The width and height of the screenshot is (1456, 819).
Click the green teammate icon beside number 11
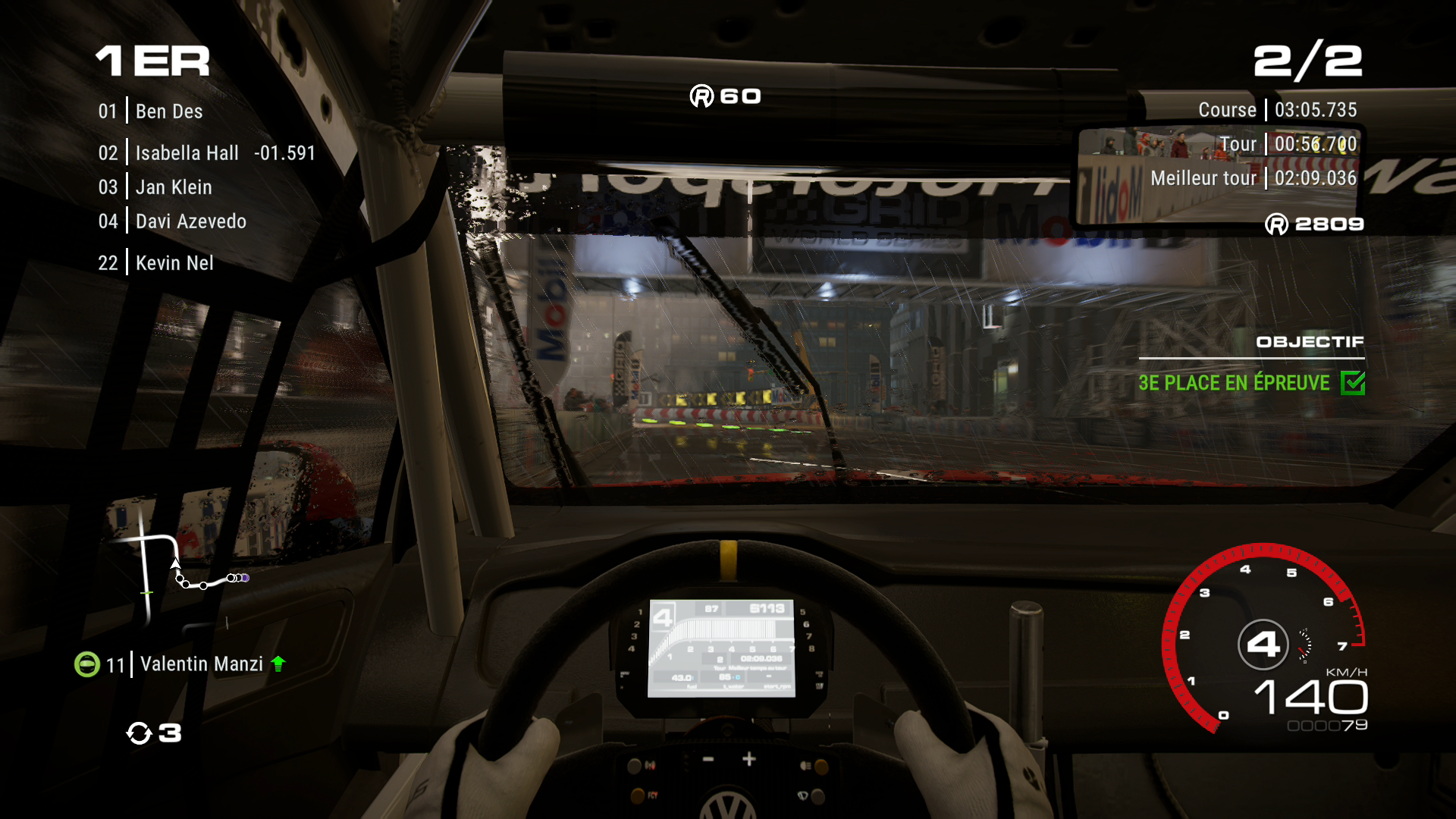pyautogui.click(x=87, y=664)
